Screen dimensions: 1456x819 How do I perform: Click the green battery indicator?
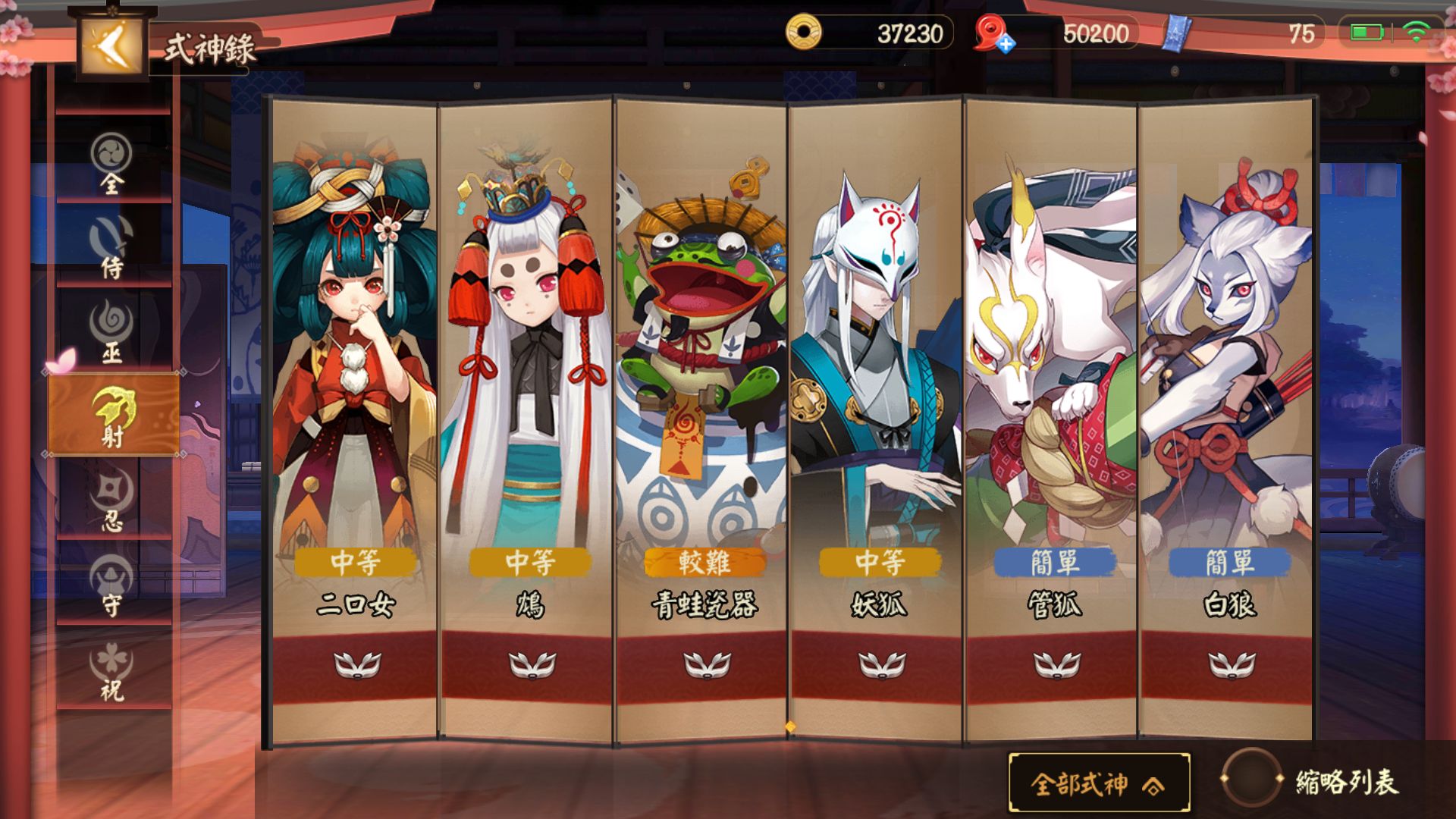coord(1367,33)
